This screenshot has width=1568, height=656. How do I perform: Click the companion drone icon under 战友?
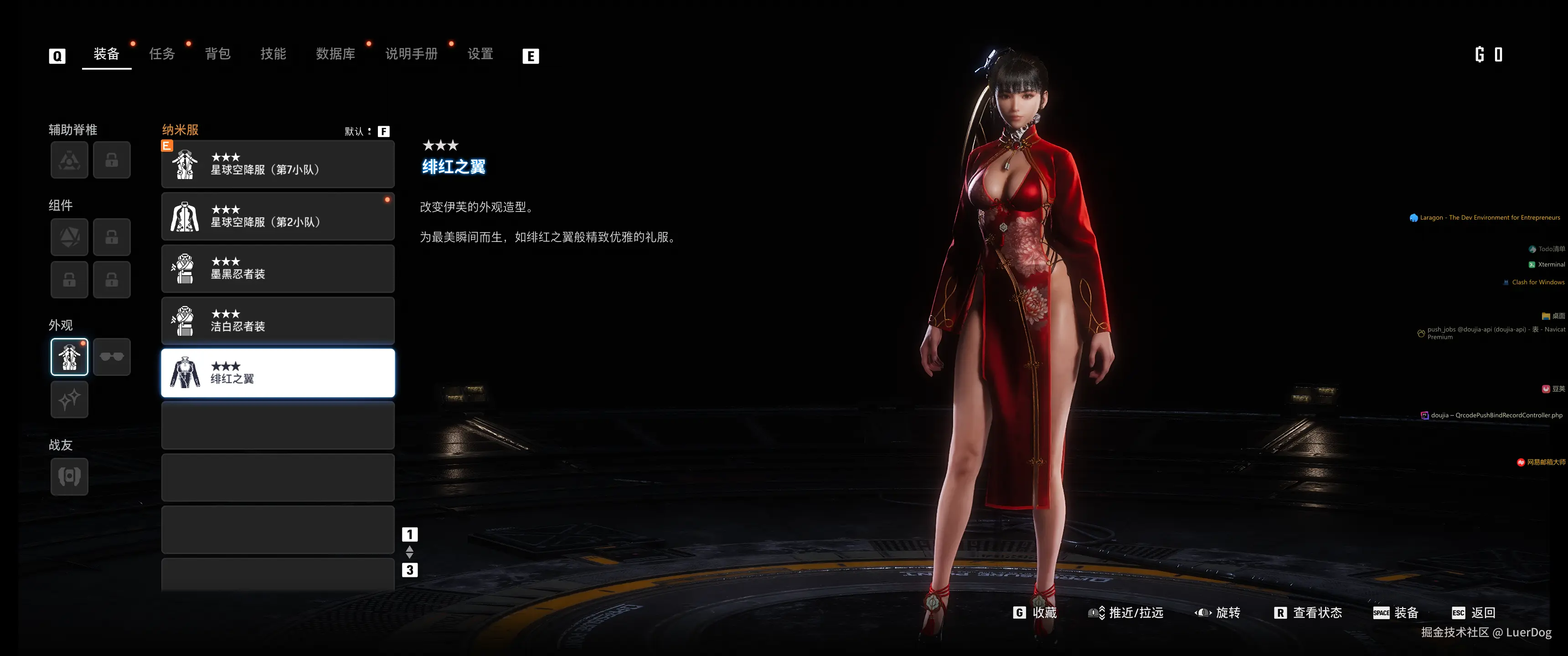point(69,477)
